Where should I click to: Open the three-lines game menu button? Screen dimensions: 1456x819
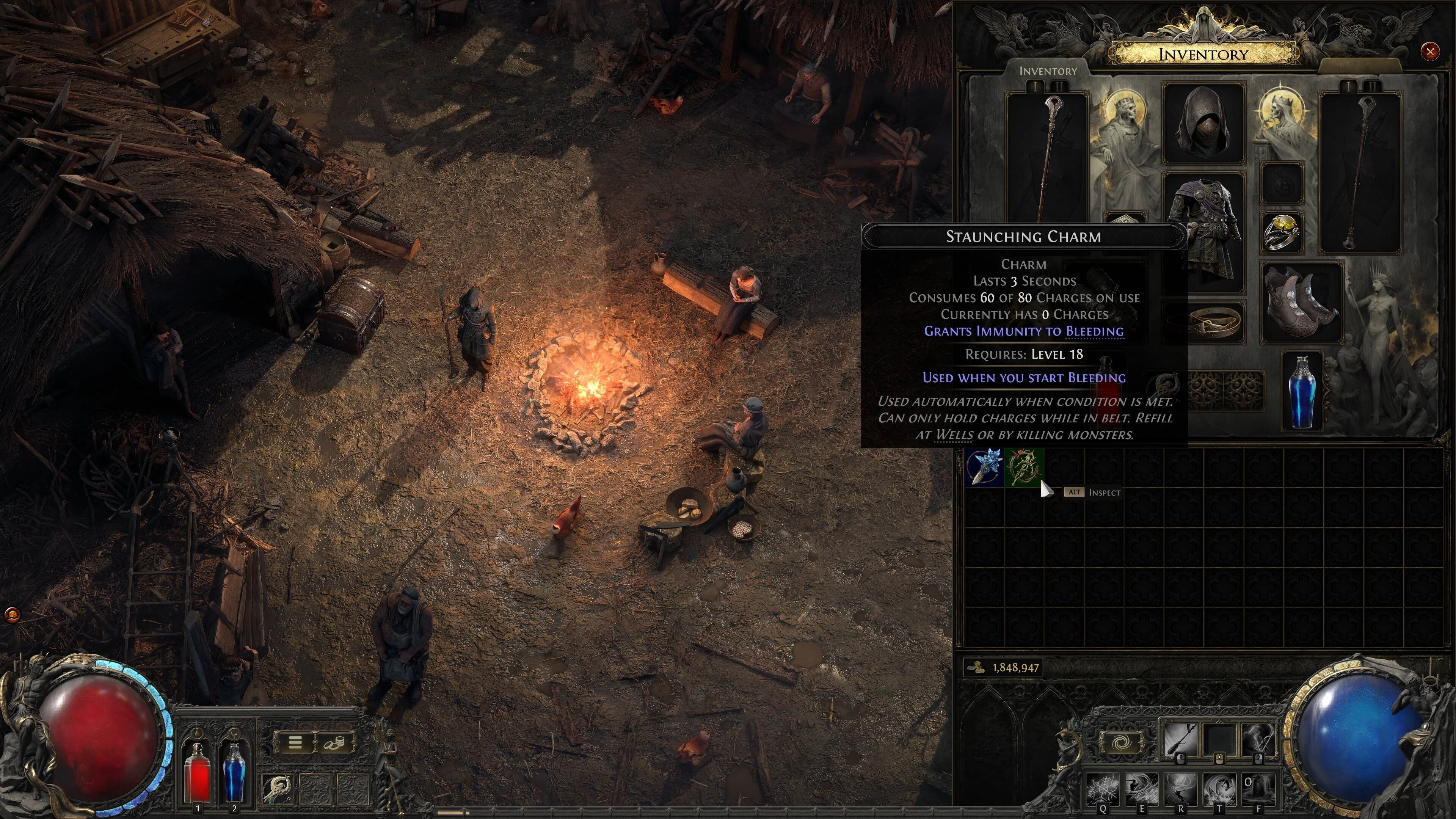[x=295, y=742]
